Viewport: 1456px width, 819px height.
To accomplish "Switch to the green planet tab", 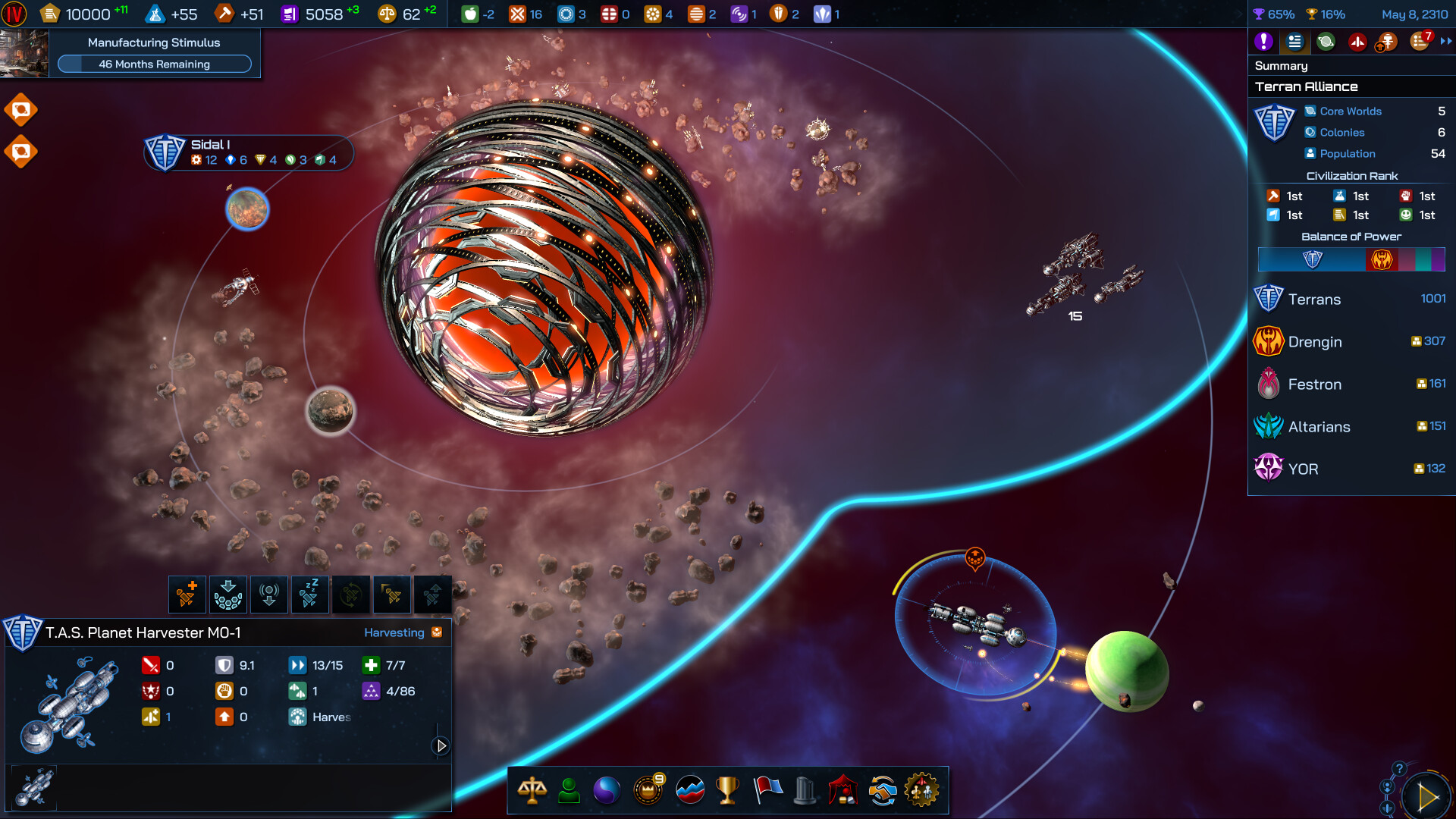I will click(1326, 42).
